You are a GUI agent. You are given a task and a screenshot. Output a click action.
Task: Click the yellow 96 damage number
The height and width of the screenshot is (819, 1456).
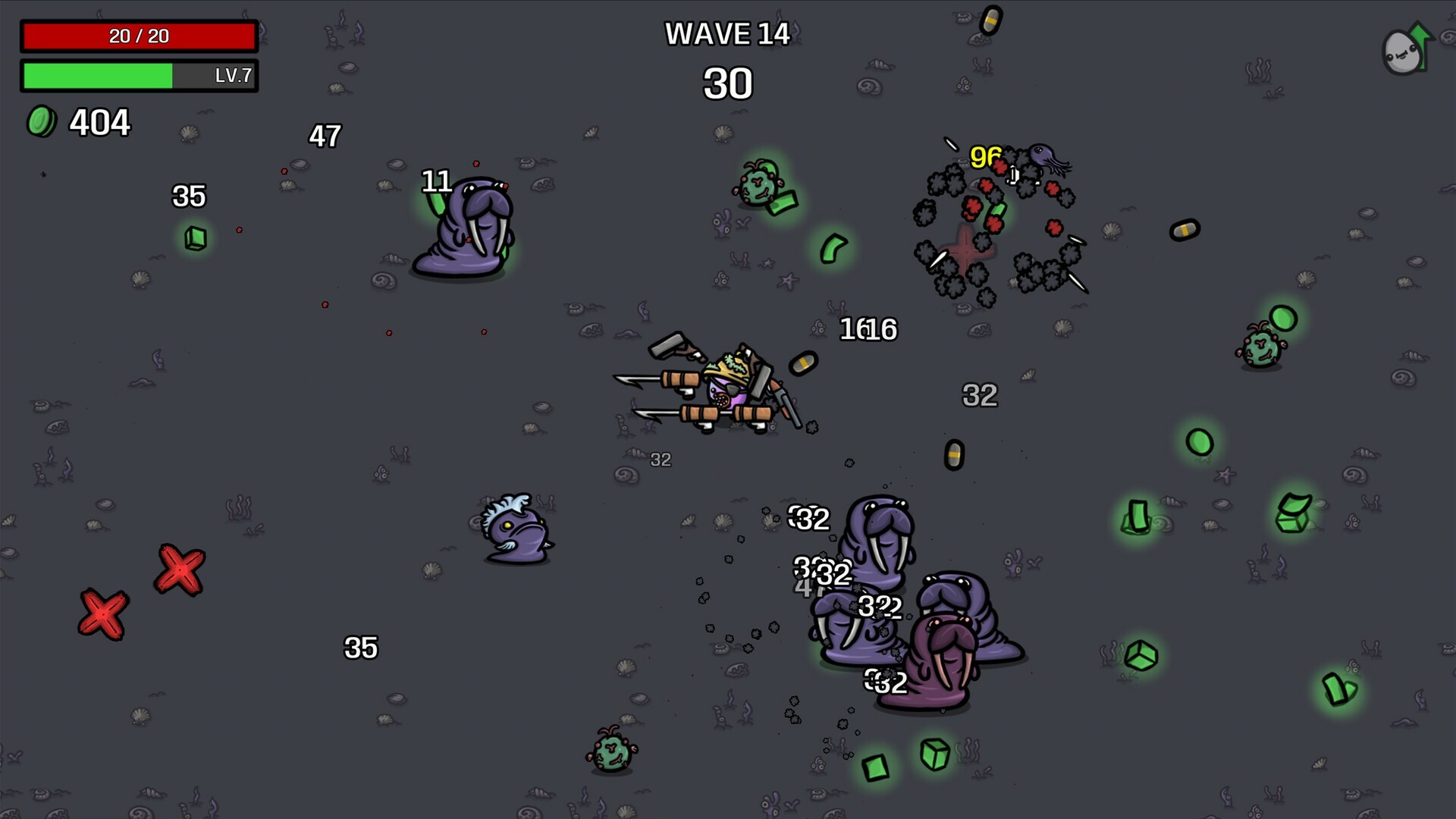(985, 158)
